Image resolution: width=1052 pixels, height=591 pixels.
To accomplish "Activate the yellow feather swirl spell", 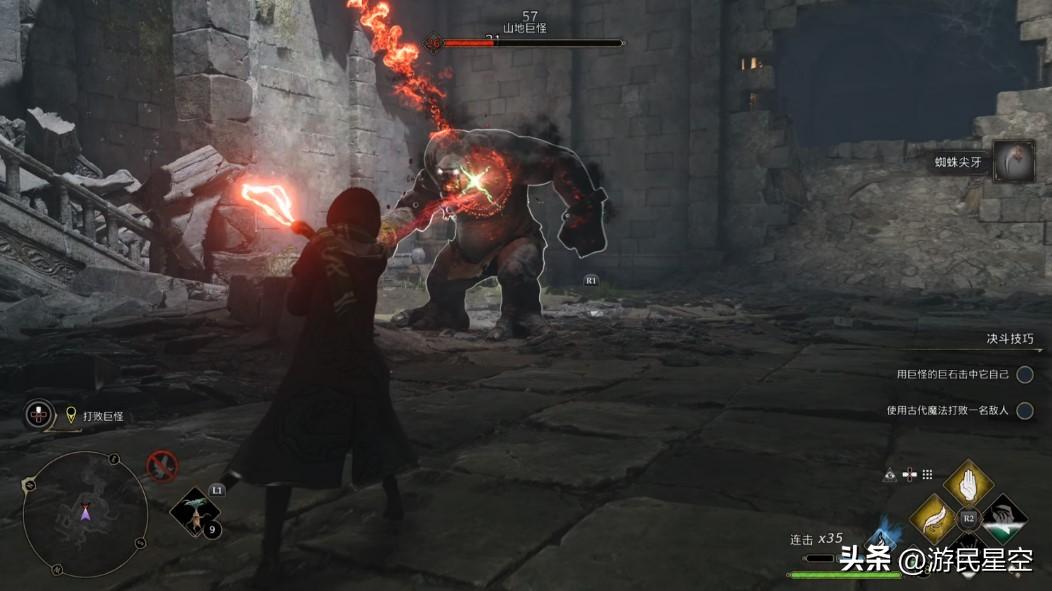I will [x=933, y=518].
